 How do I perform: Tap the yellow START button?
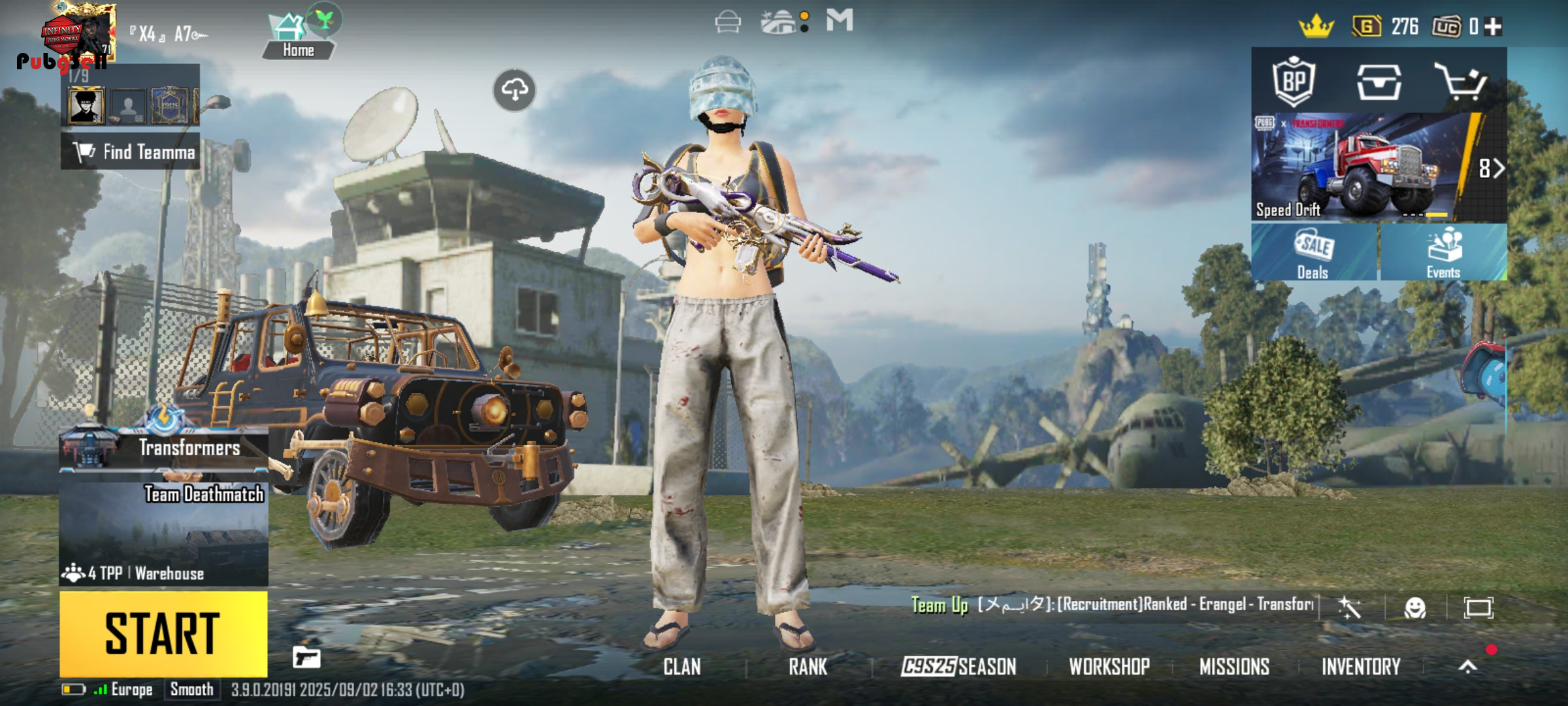coord(163,633)
